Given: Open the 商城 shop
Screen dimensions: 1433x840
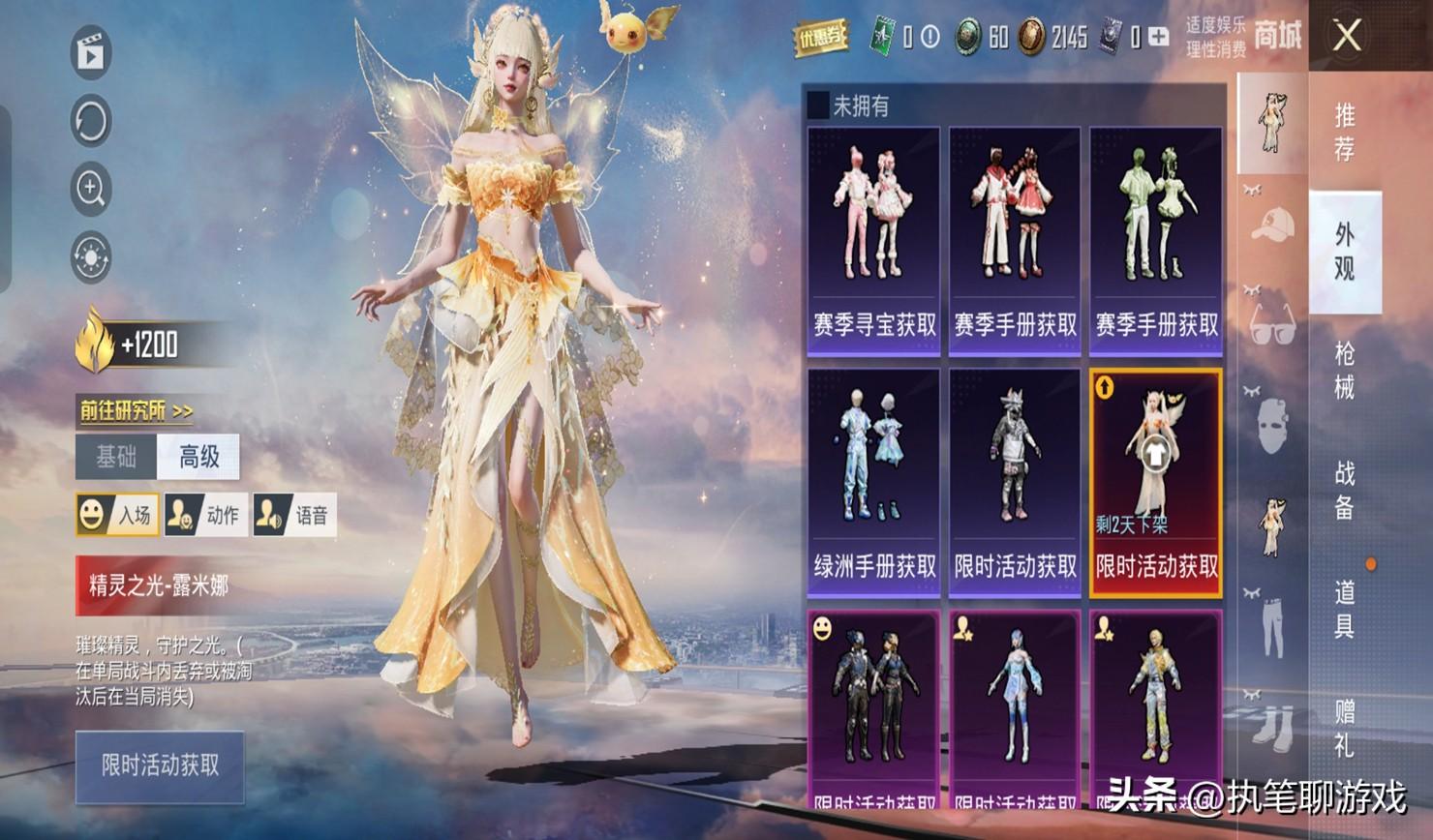Looking at the screenshot, I should tap(1277, 37).
